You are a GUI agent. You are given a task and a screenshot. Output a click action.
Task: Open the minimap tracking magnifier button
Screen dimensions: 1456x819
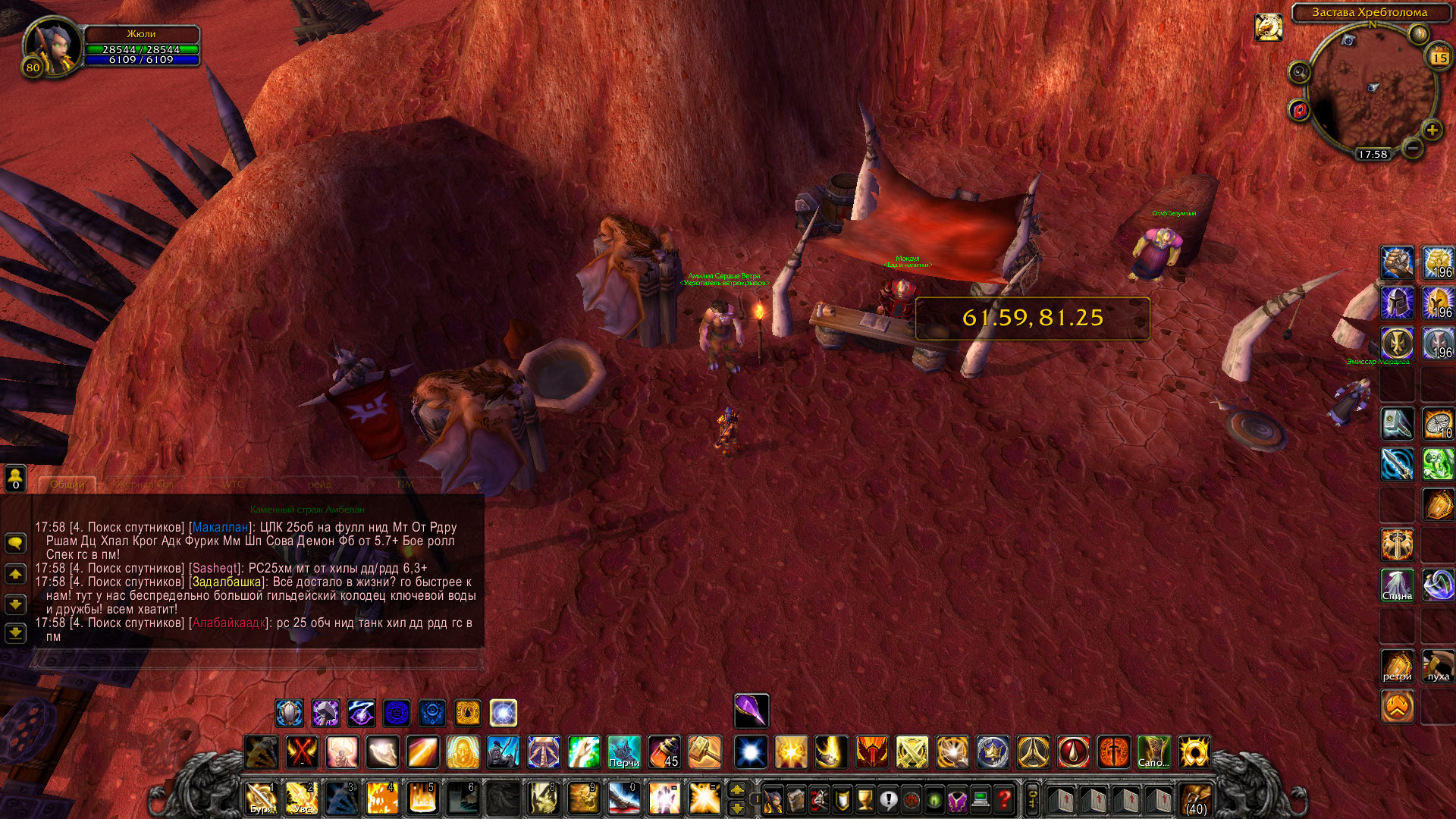click(x=1299, y=72)
